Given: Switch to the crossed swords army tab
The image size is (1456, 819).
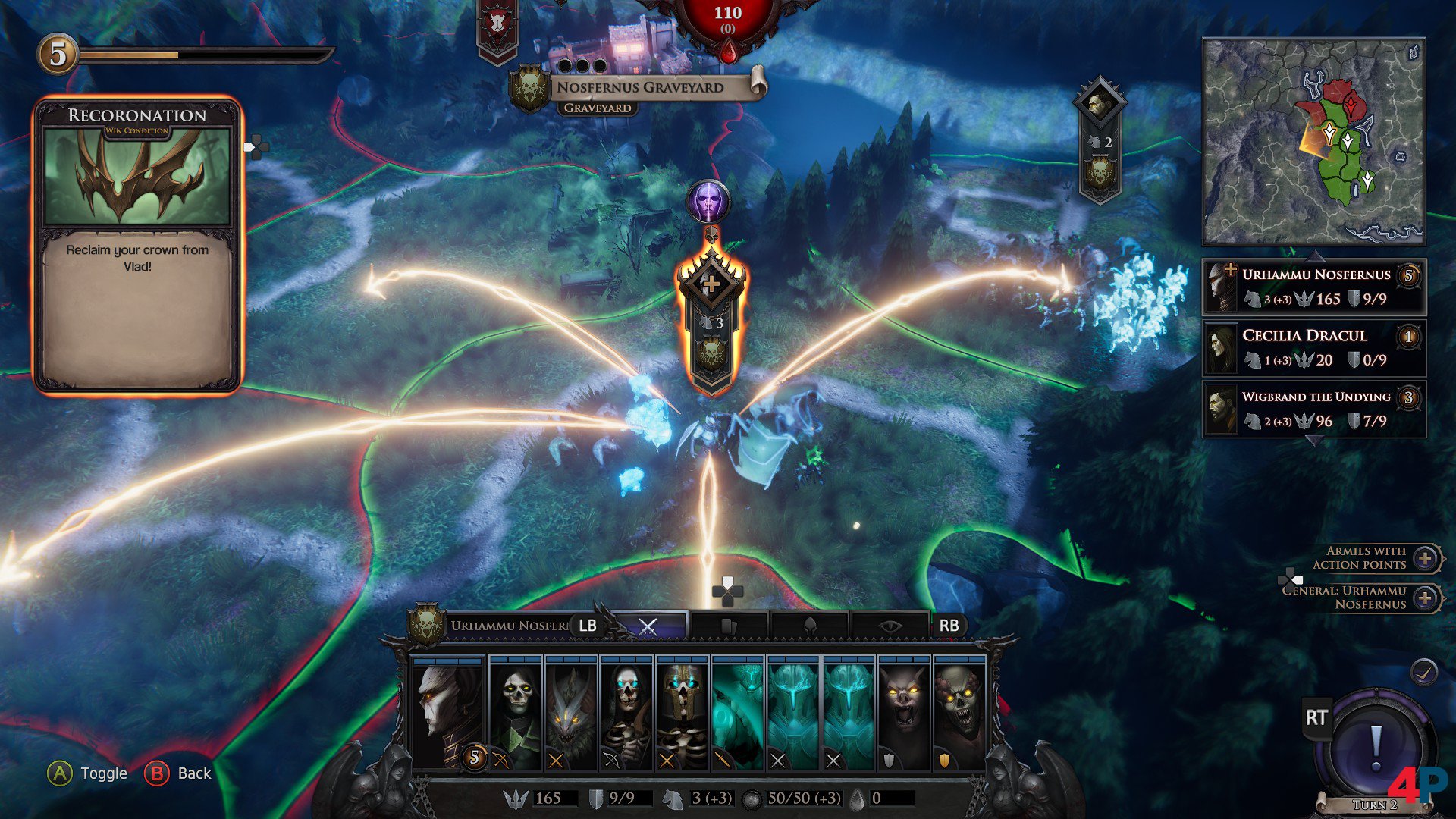Looking at the screenshot, I should (648, 626).
